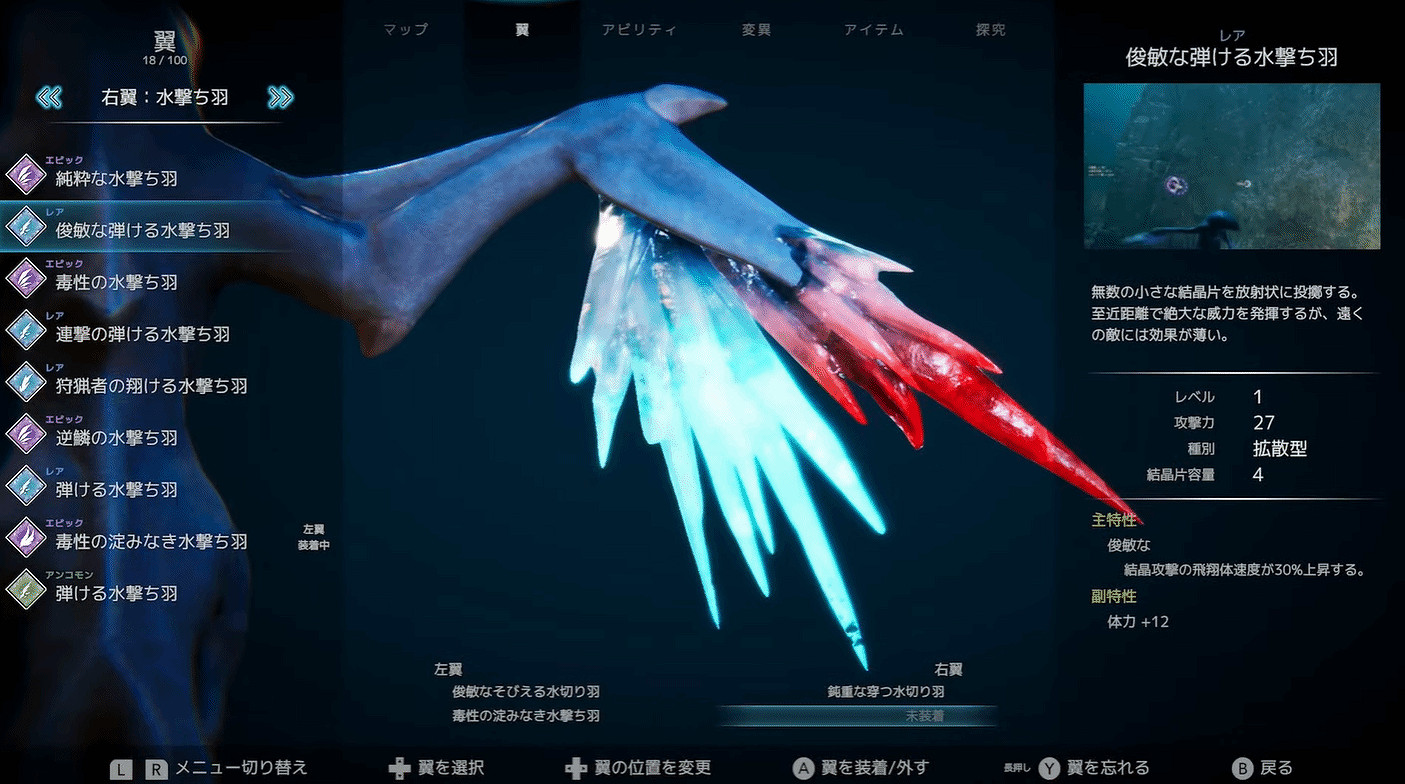
Task: Open the マップ tab
Action: coord(403,29)
